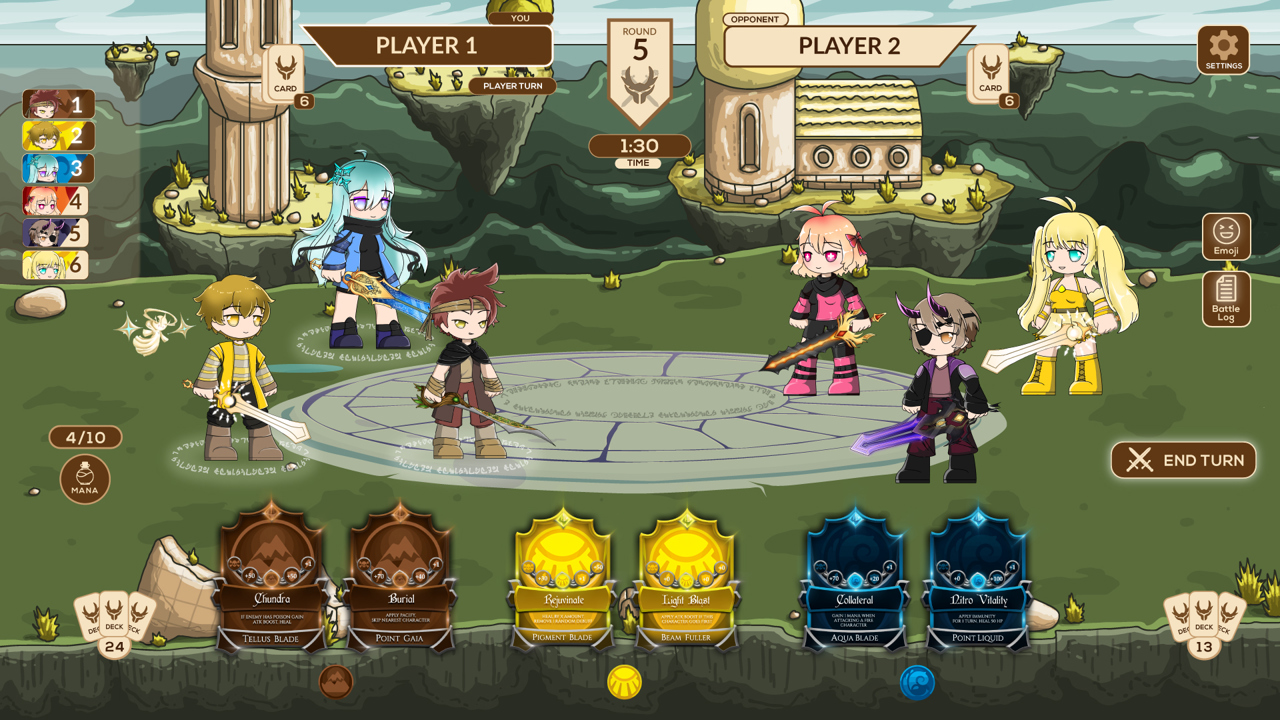
Task: Select the Collateral card
Action: click(x=855, y=580)
